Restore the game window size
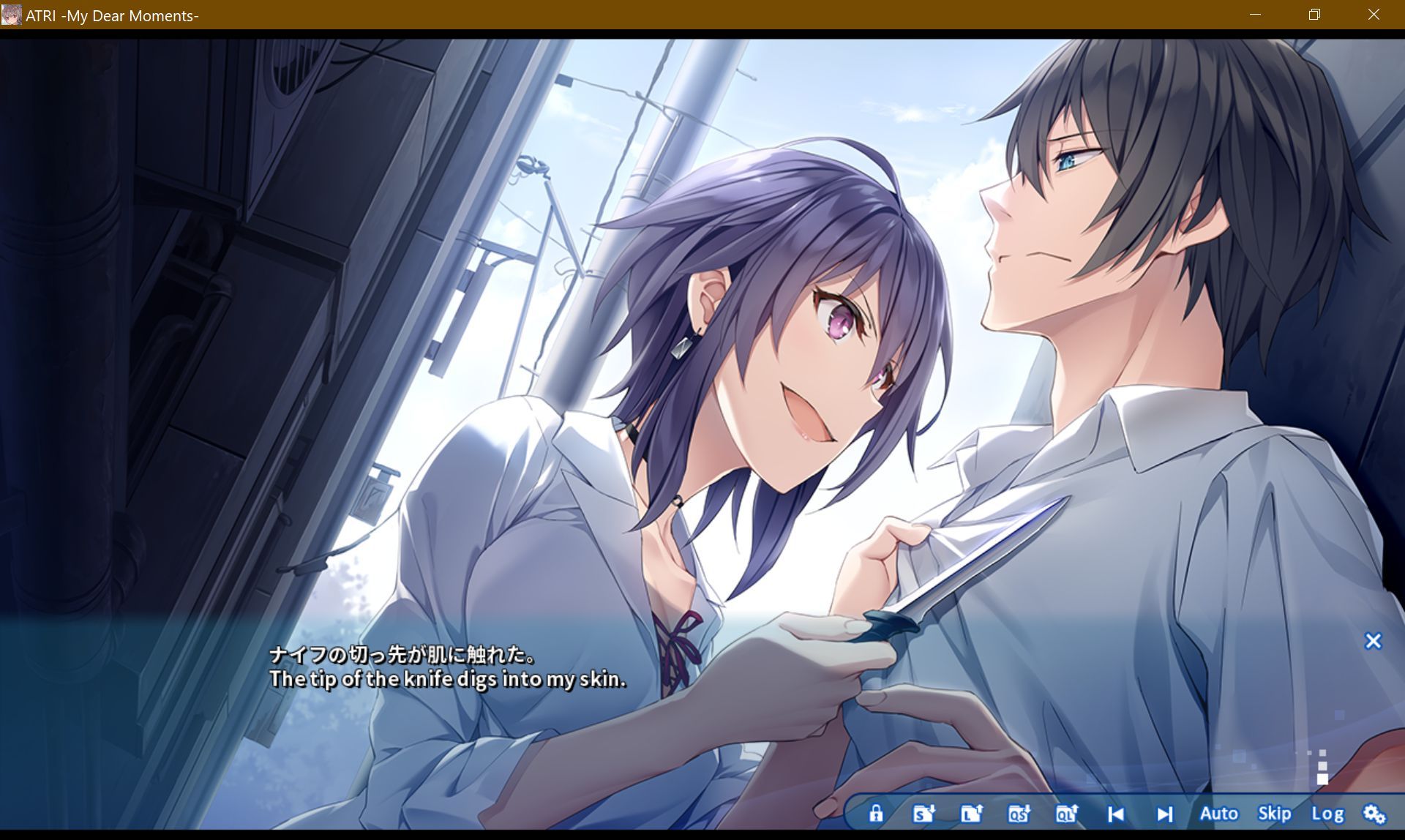The width and height of the screenshot is (1405, 840). tap(1315, 15)
